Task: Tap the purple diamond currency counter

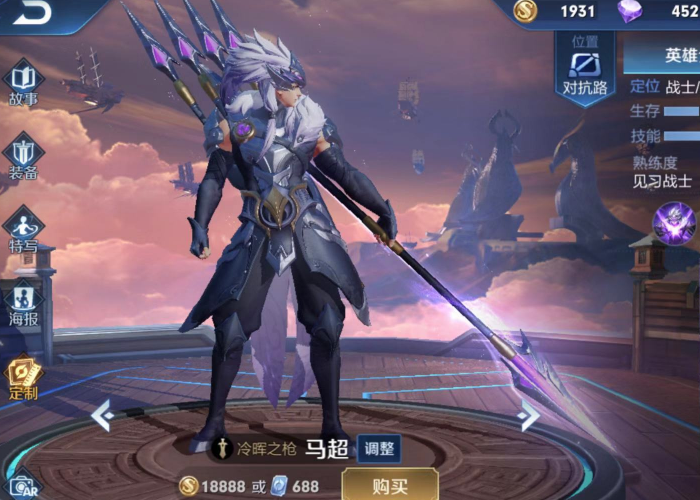Action: [x=658, y=12]
